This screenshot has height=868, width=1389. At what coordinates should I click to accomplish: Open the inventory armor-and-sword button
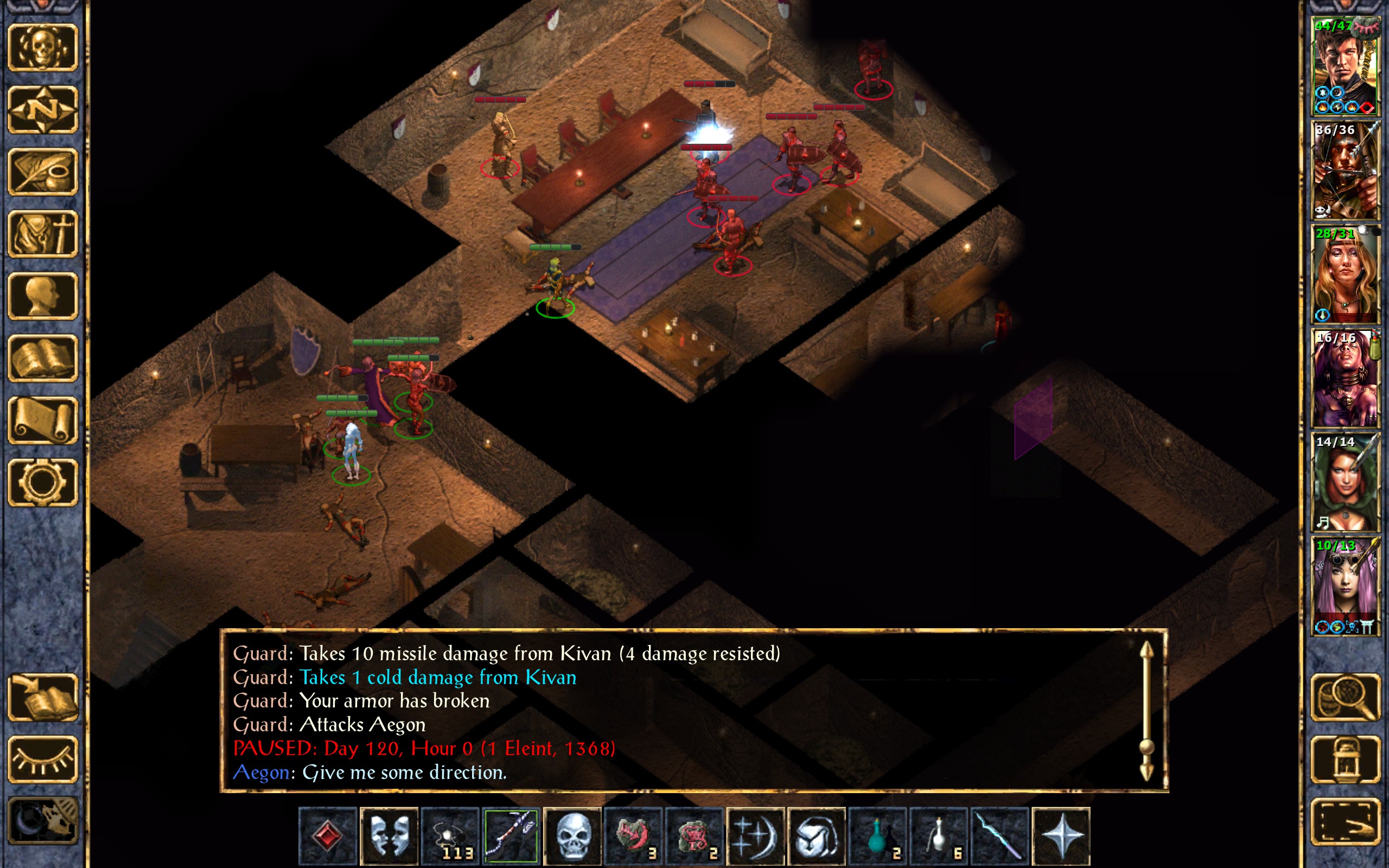tap(43, 234)
